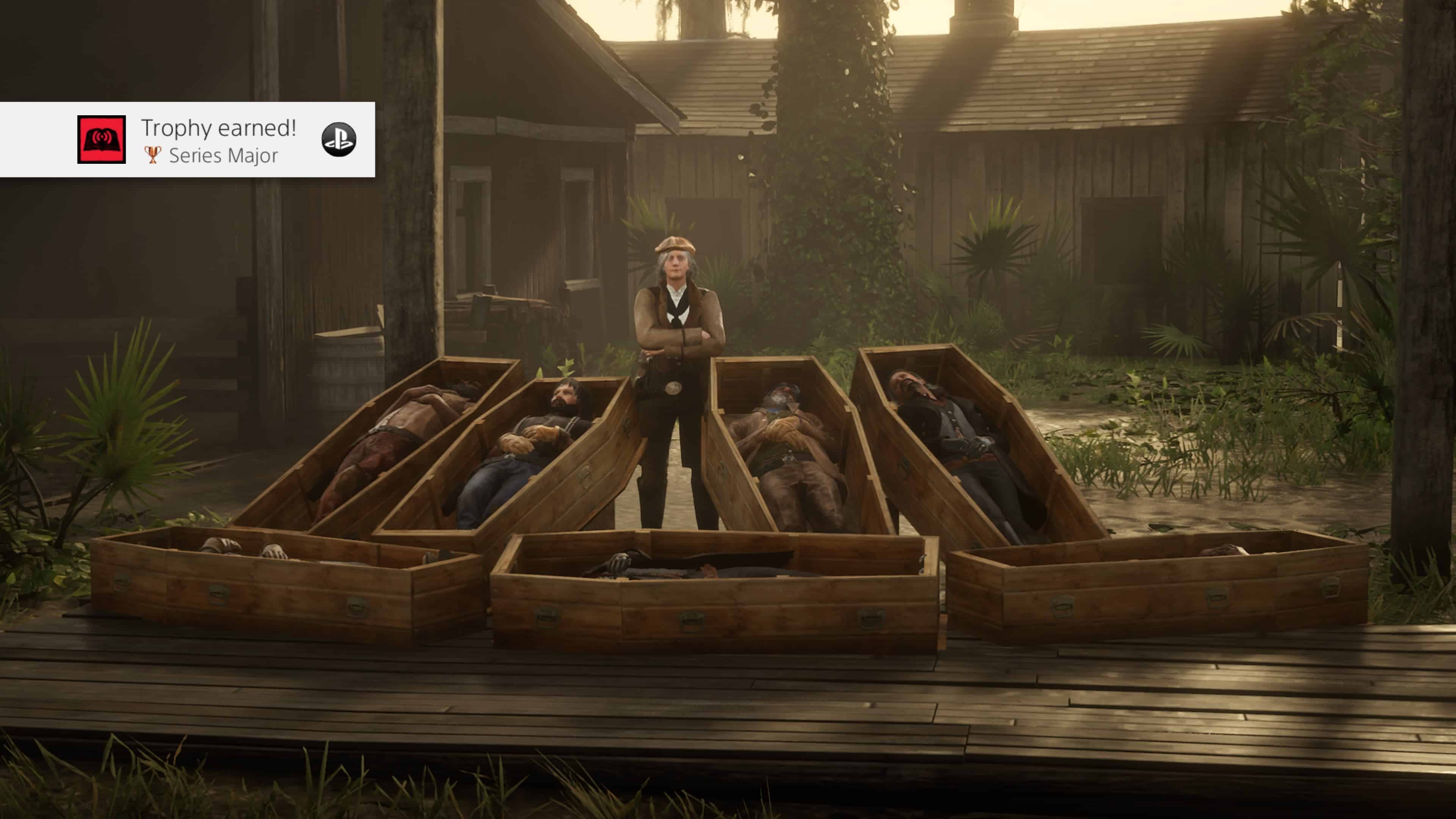Click the trophy icon beside 'Series Major' text

(152, 155)
